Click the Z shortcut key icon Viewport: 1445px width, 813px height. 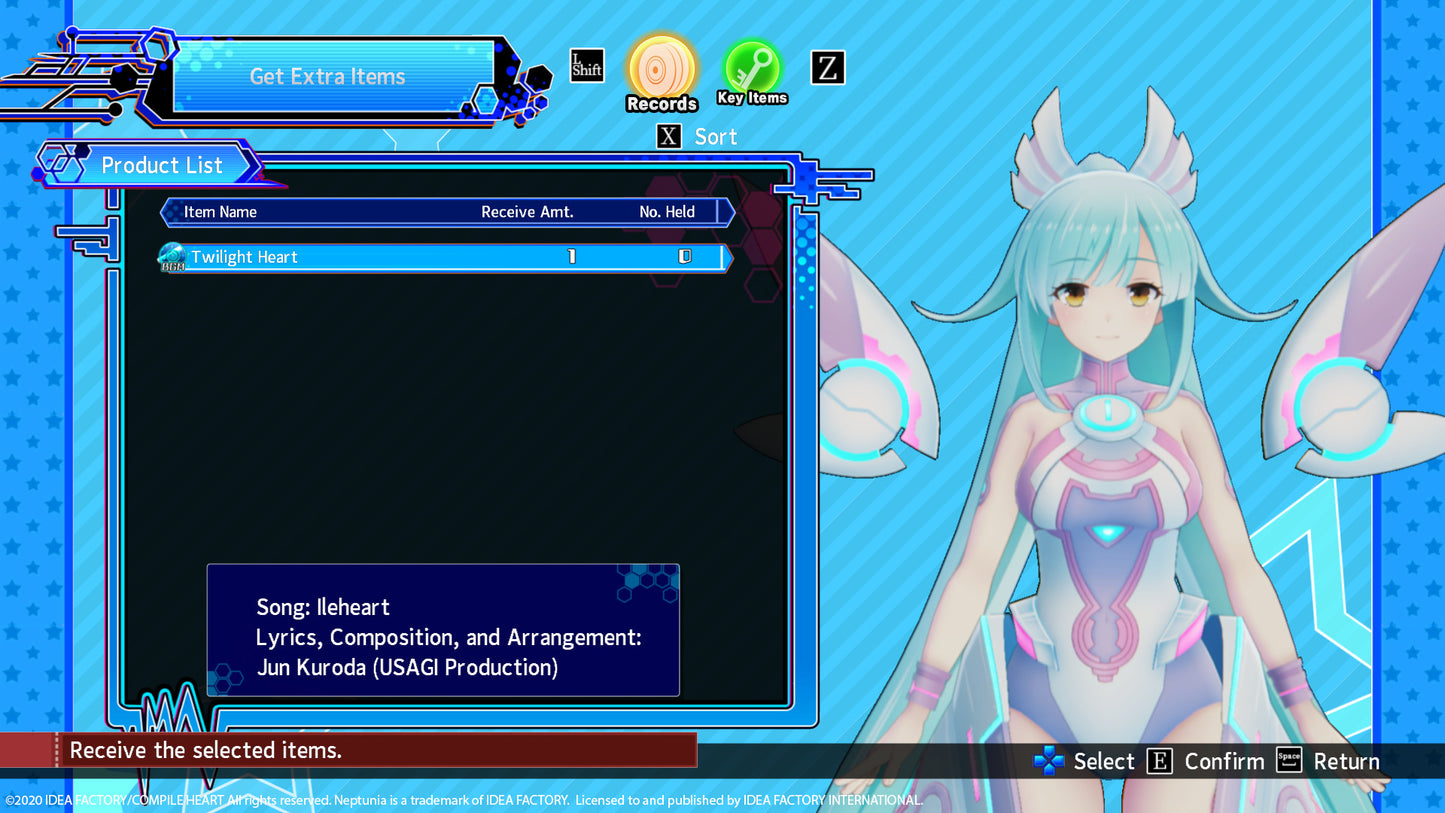point(827,68)
